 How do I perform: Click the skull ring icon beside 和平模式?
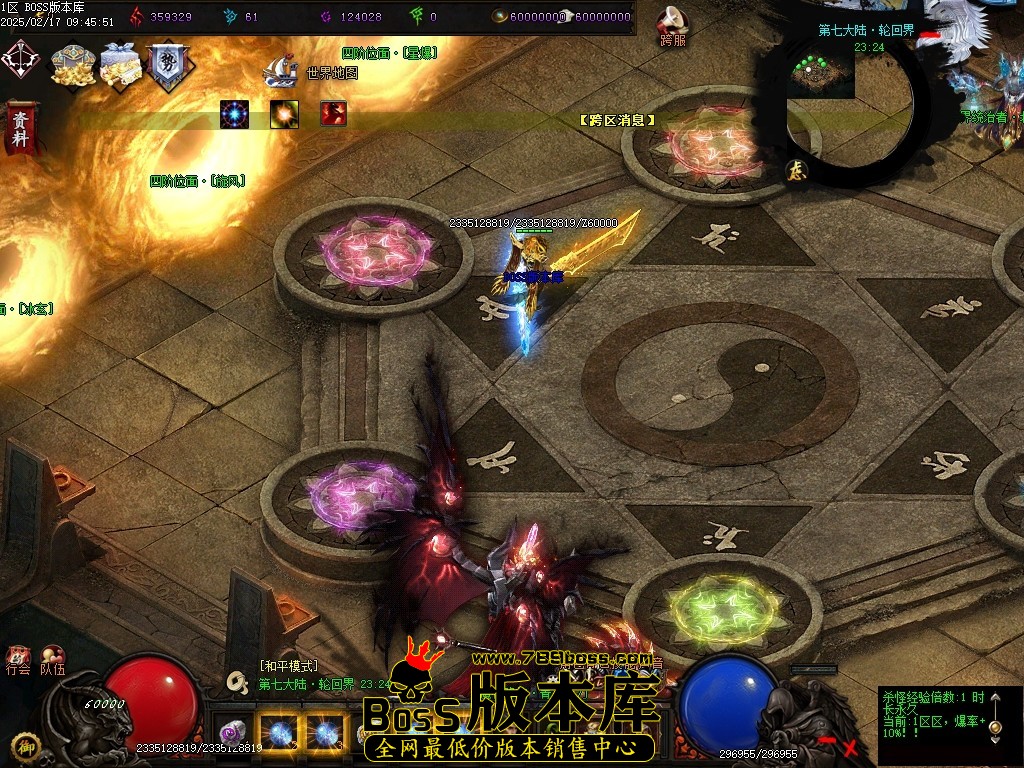pyautogui.click(x=238, y=681)
